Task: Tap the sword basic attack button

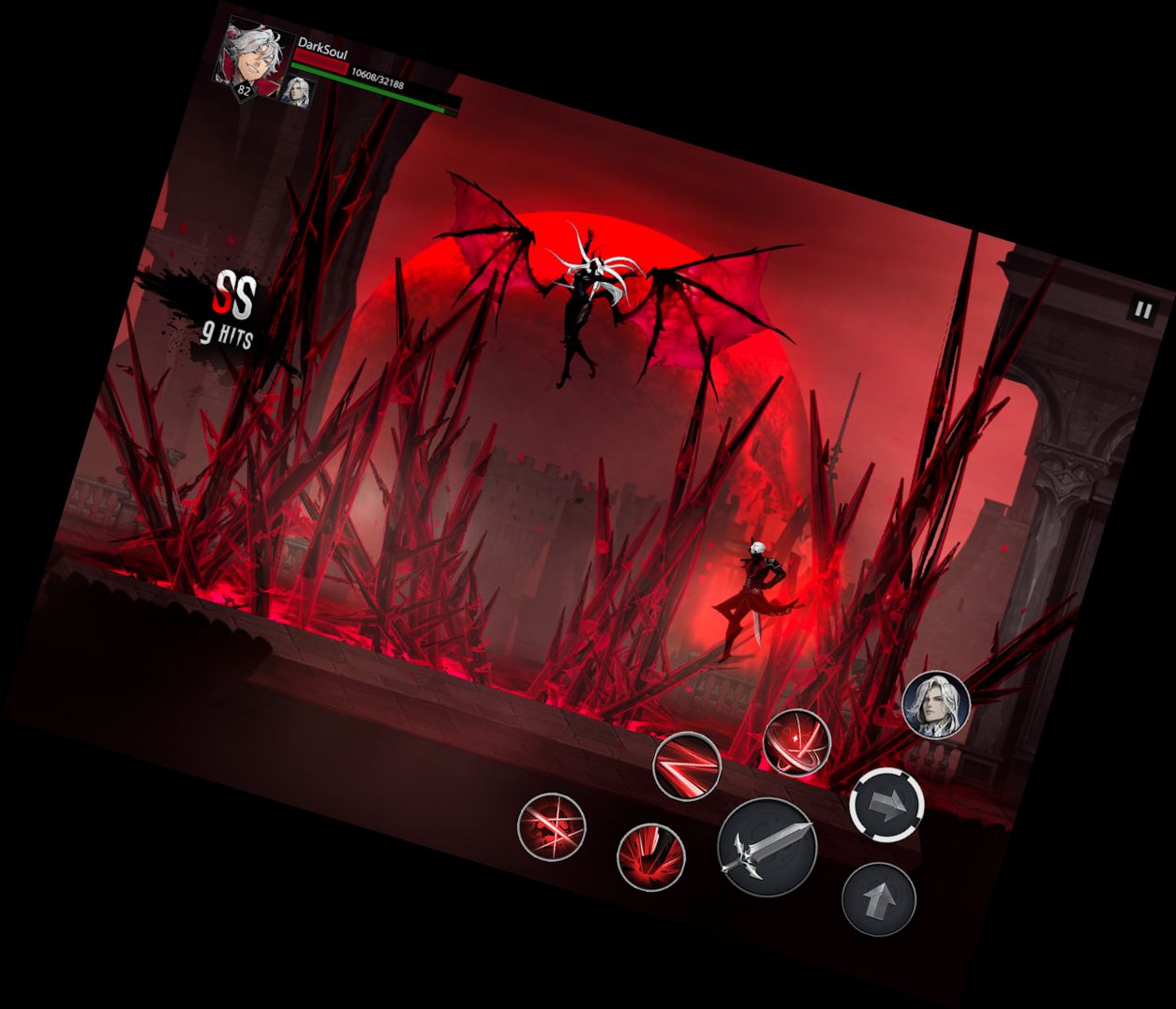Action: (767, 849)
